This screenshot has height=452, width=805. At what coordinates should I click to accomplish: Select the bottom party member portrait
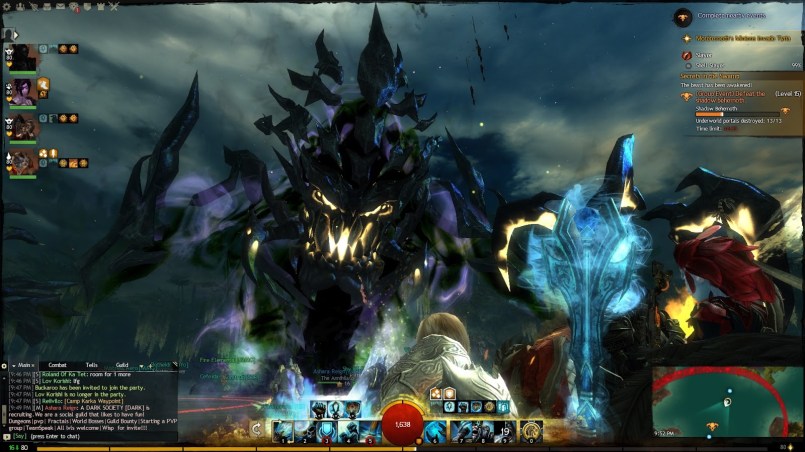click(x=23, y=160)
